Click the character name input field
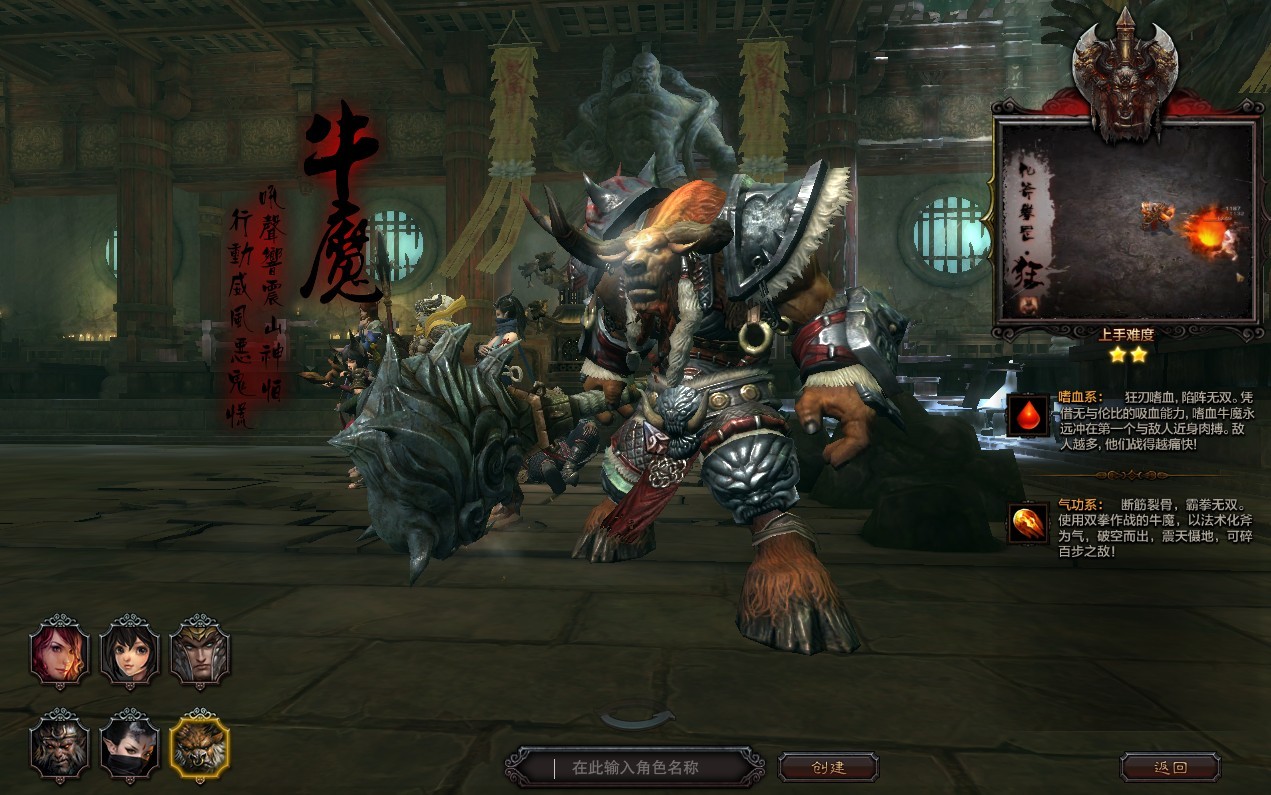 click(x=650, y=768)
